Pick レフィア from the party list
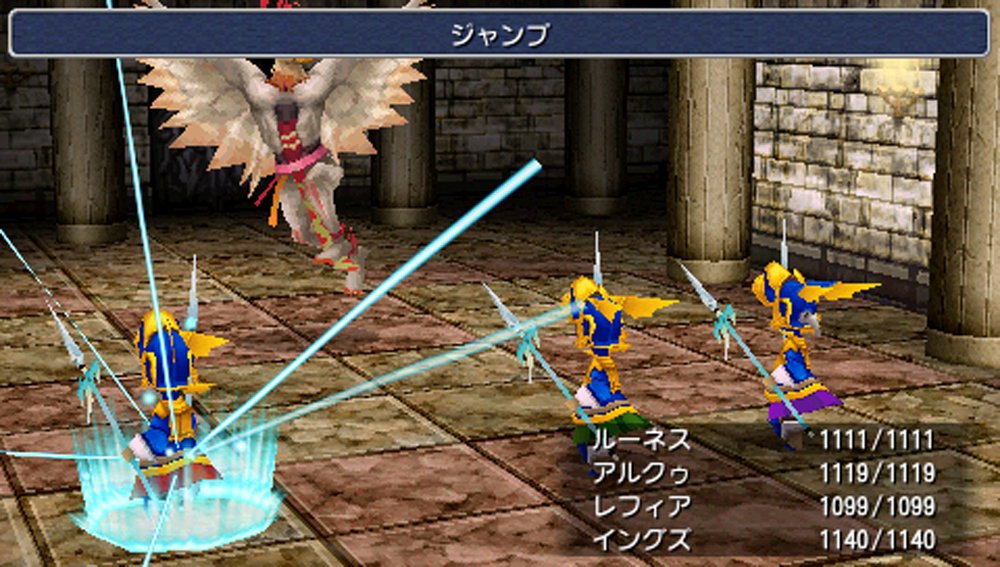 641,506
